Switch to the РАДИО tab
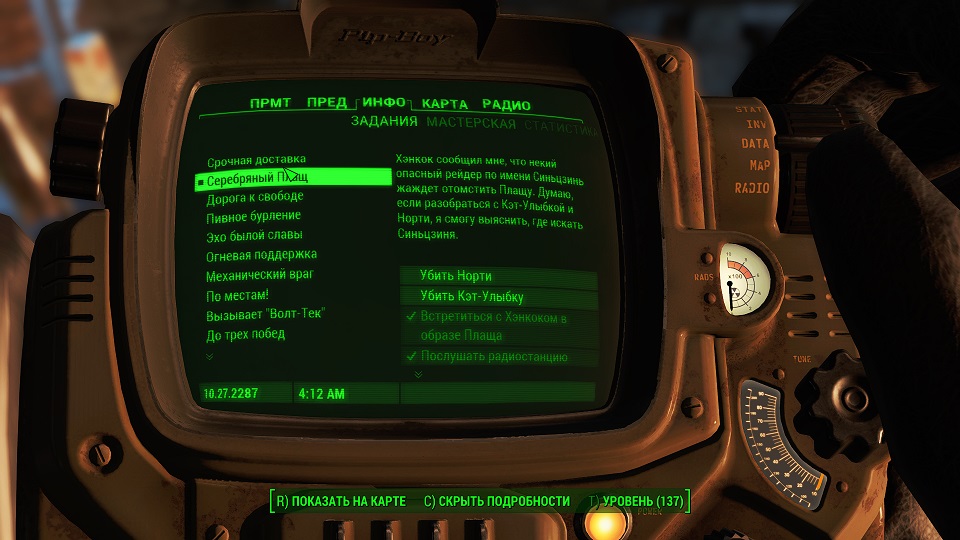 click(506, 104)
